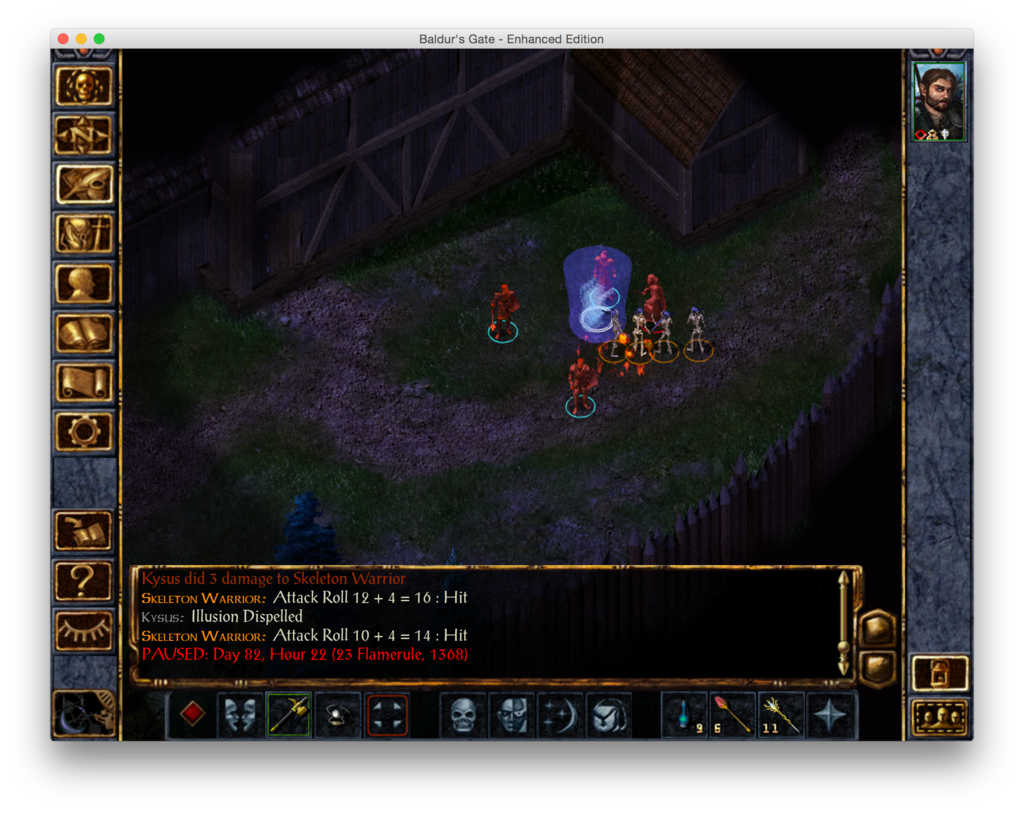Use the red-tipped wand with 6 charges
The width and height of the screenshot is (1024, 813).
coord(733,715)
